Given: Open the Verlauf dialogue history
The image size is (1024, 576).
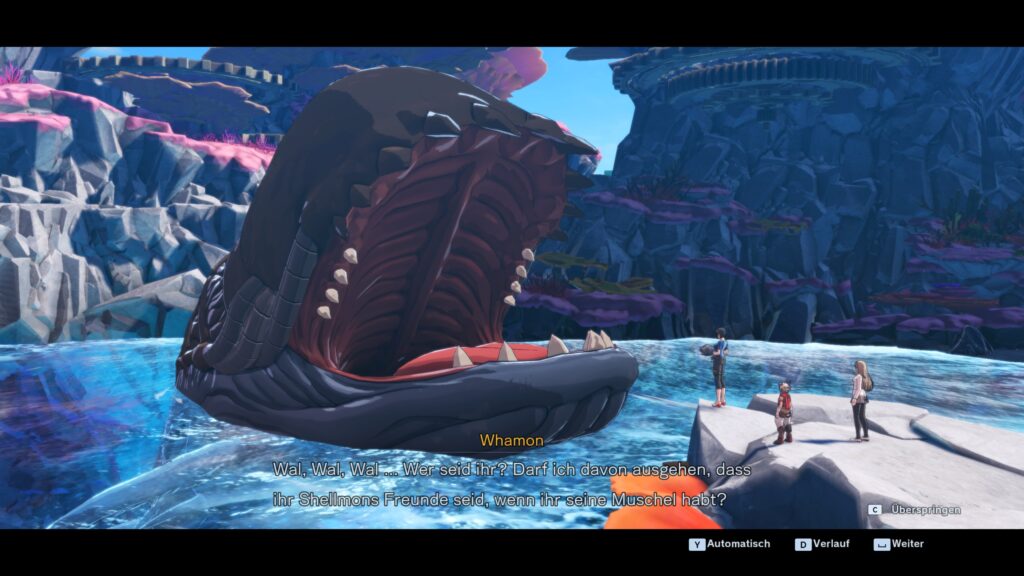Looking at the screenshot, I should pos(824,544).
